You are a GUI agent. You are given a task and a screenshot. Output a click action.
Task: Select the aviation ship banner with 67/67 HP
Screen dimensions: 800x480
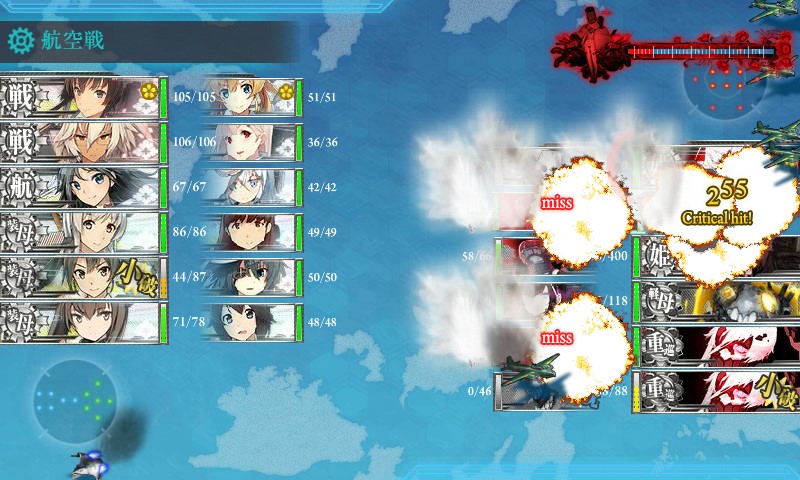(x=82, y=187)
